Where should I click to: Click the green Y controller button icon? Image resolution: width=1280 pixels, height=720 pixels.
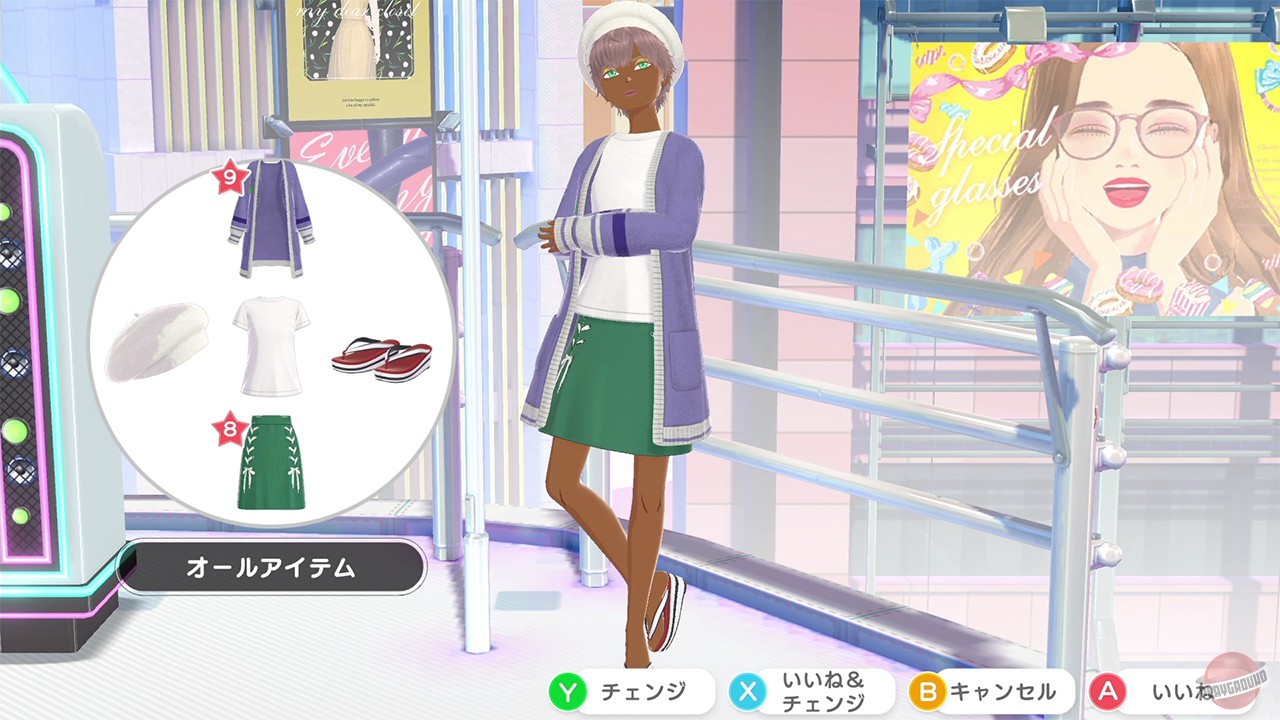tap(566, 690)
